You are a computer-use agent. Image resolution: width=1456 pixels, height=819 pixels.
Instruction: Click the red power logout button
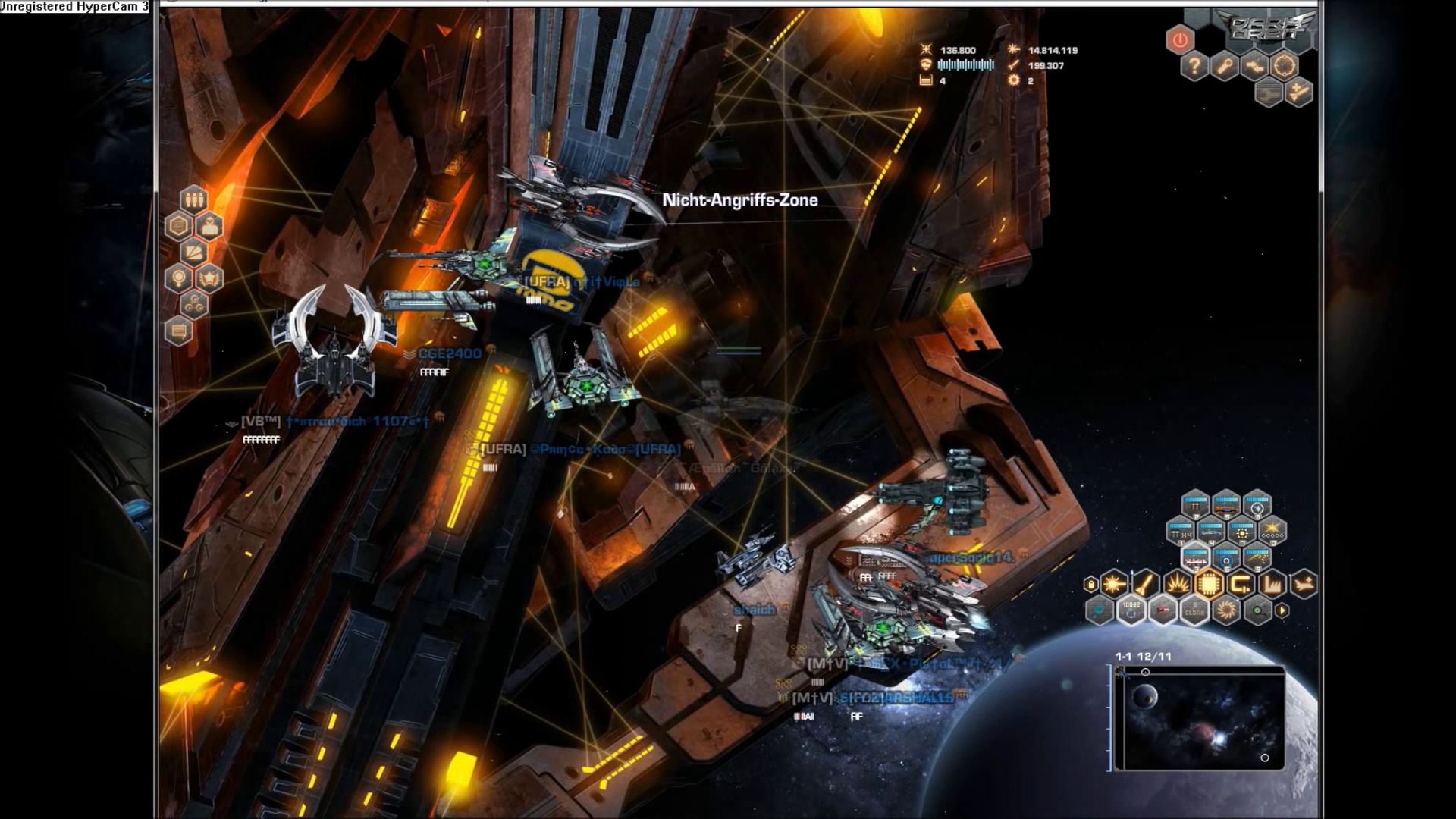tap(1180, 39)
